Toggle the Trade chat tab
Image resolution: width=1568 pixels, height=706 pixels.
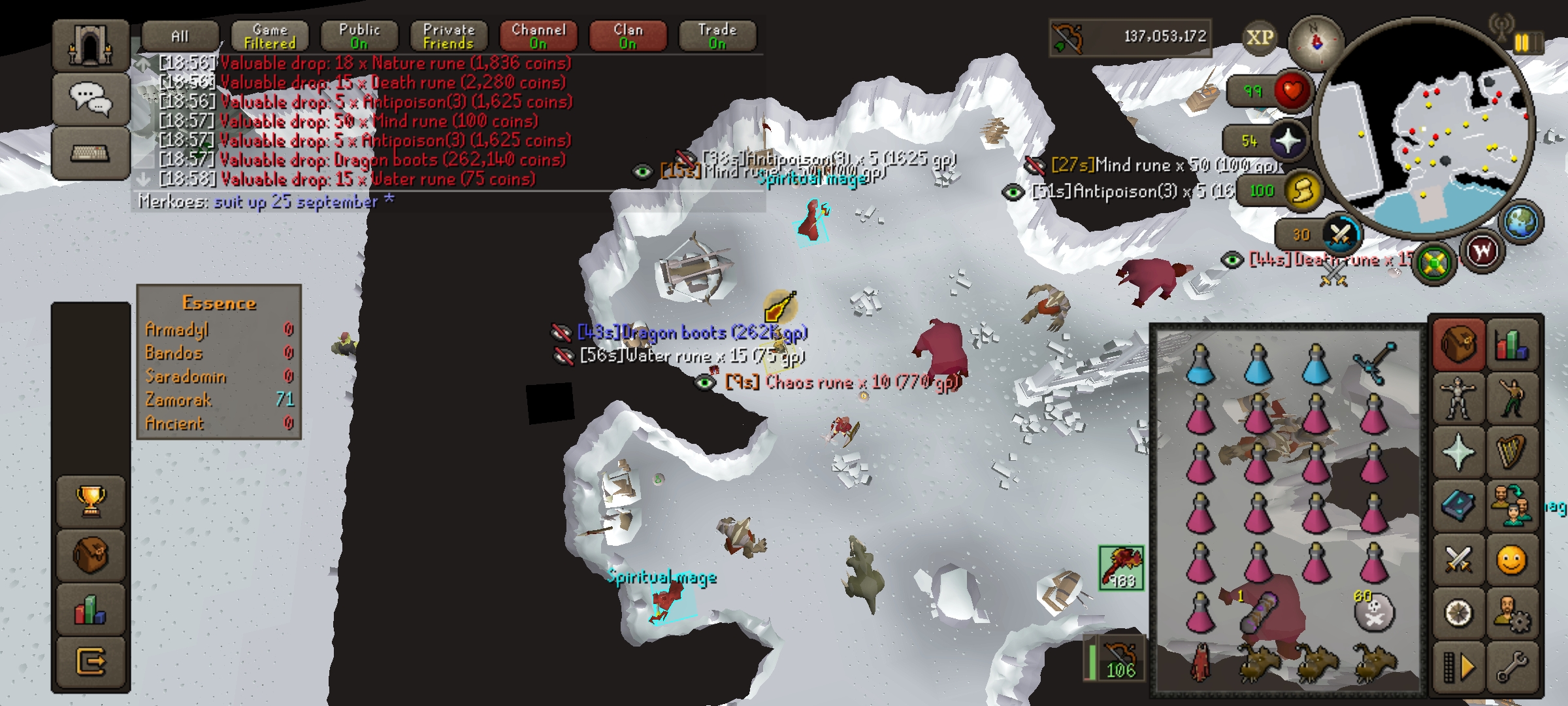click(x=717, y=36)
